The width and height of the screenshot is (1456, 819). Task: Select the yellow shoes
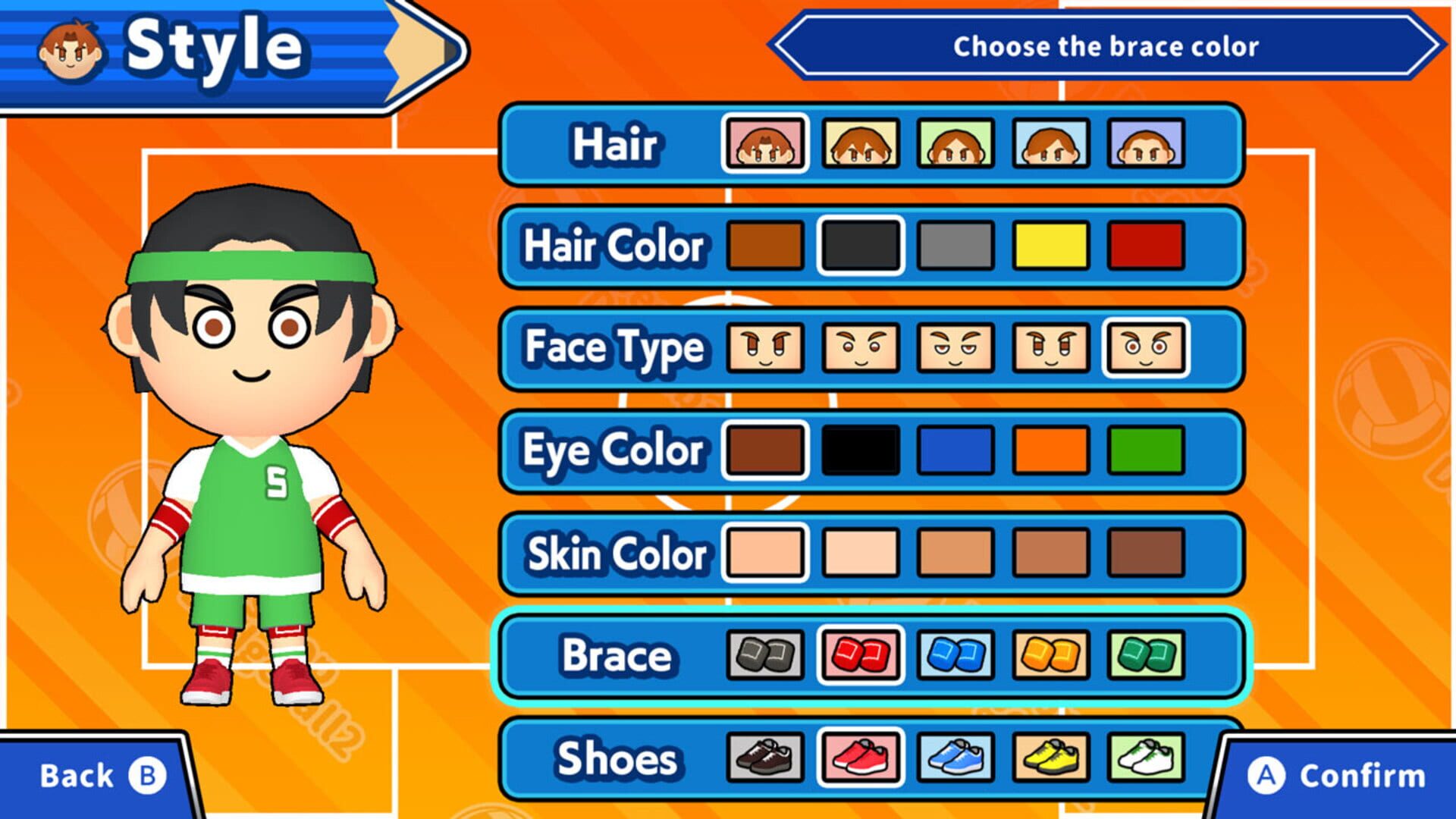(x=1050, y=758)
